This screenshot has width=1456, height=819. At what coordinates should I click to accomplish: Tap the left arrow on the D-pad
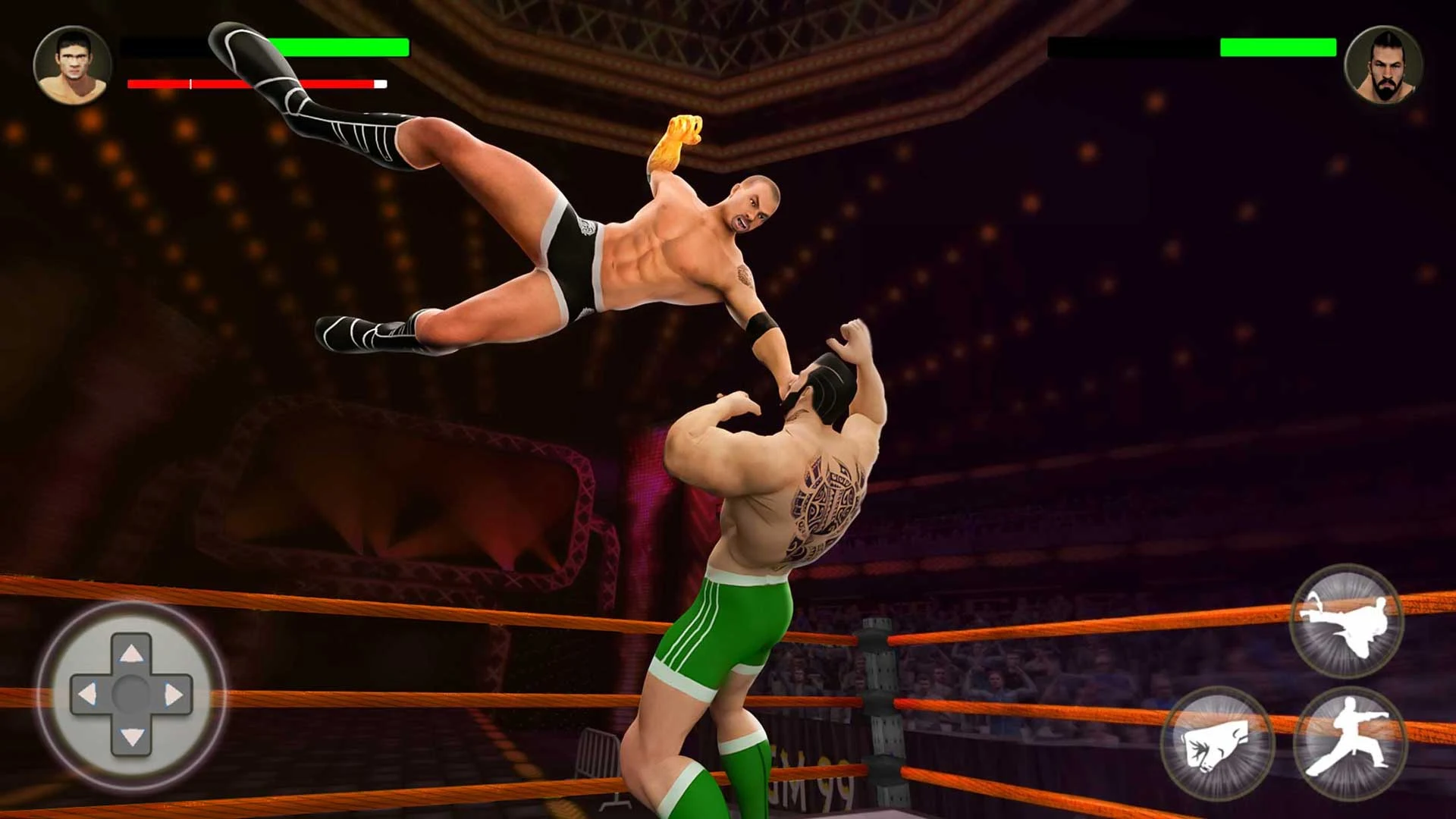(88, 694)
